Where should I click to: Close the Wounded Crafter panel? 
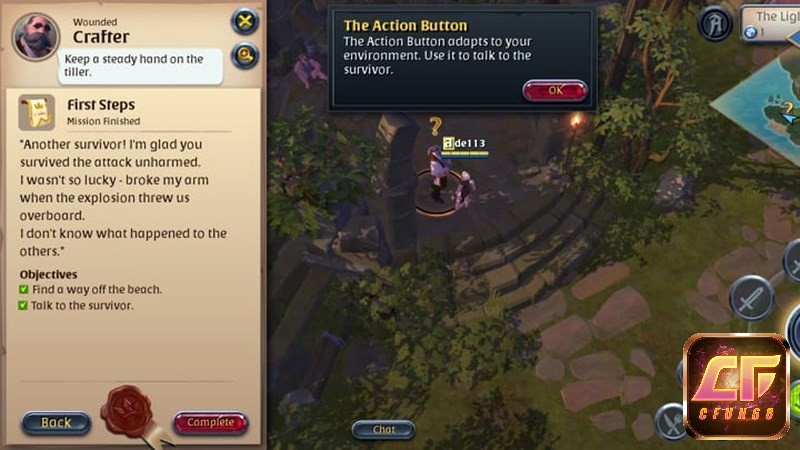coord(244,21)
